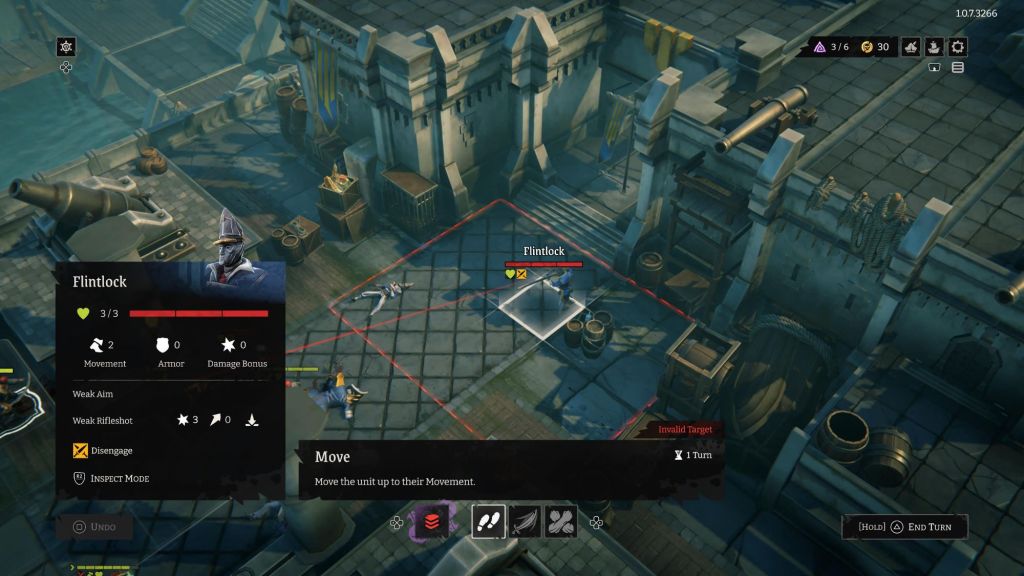Click the End Turn button

908,527
